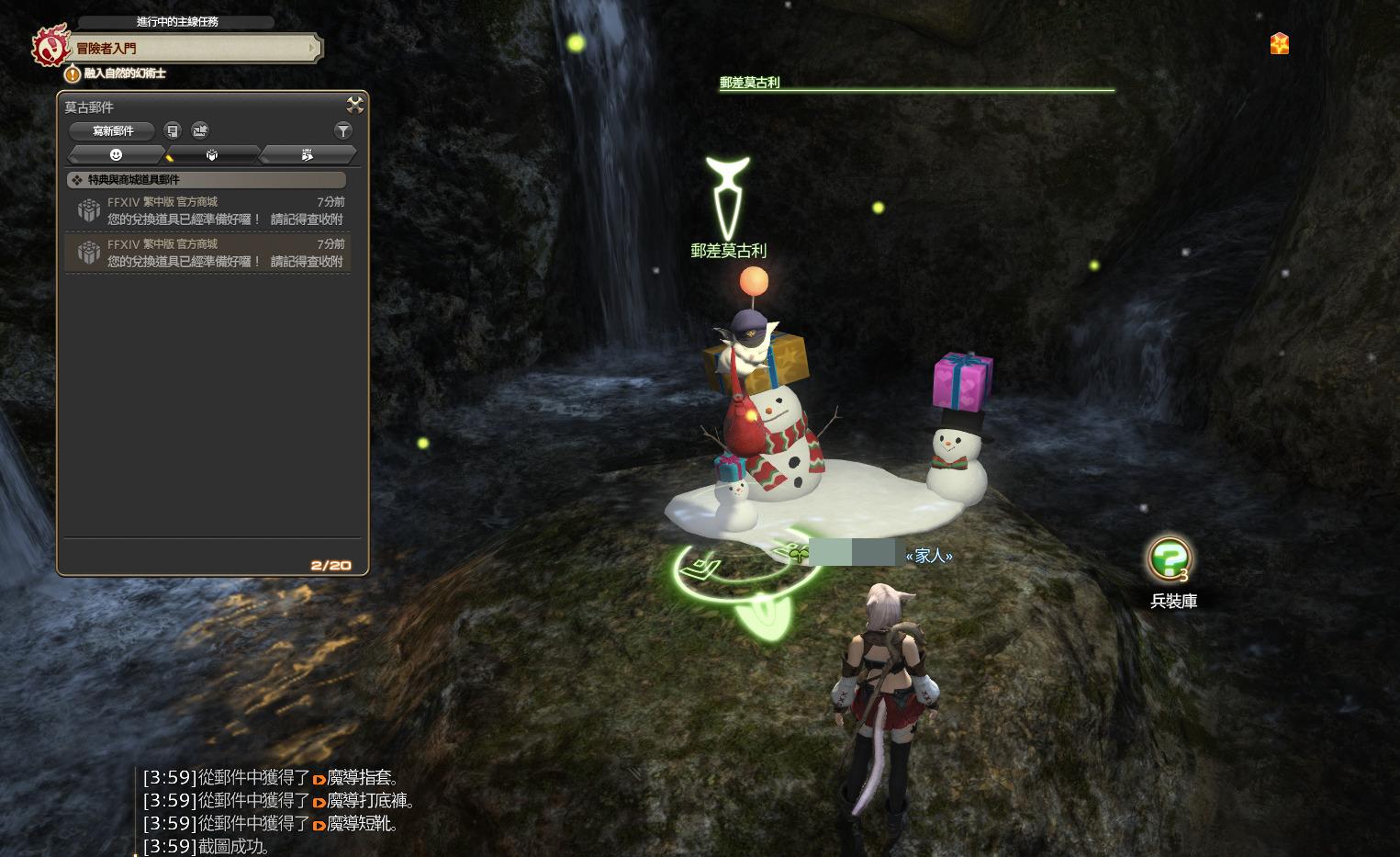Collapse the 進行中的主線任務 tracker header
1400x857 pixels.
175,22
